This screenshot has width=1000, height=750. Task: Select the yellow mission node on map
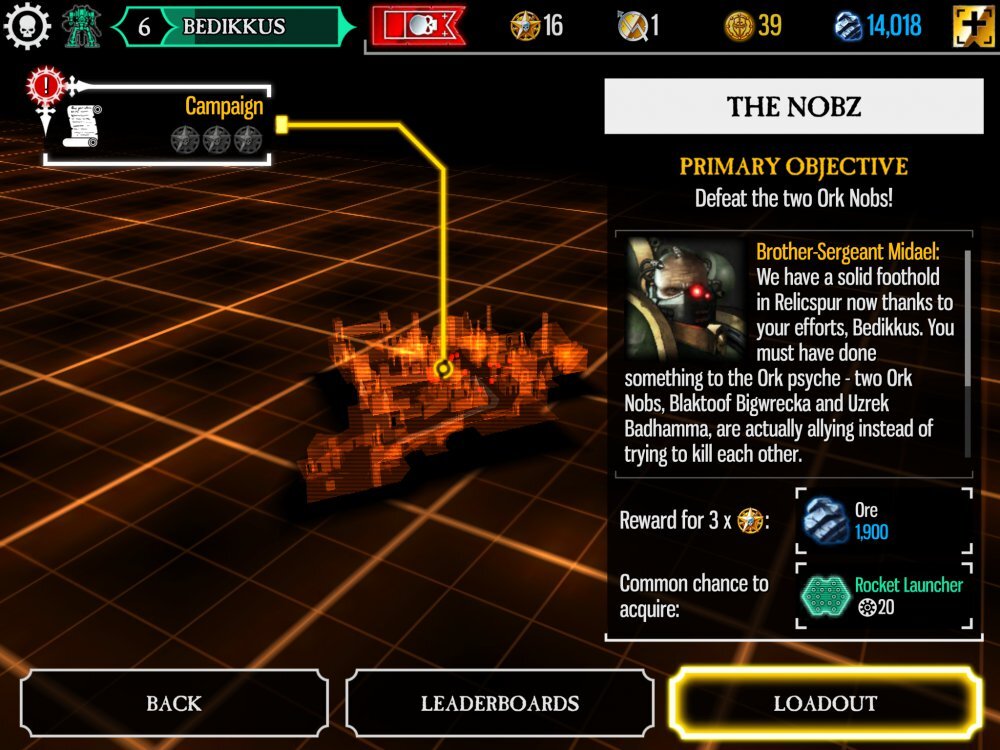pos(445,369)
